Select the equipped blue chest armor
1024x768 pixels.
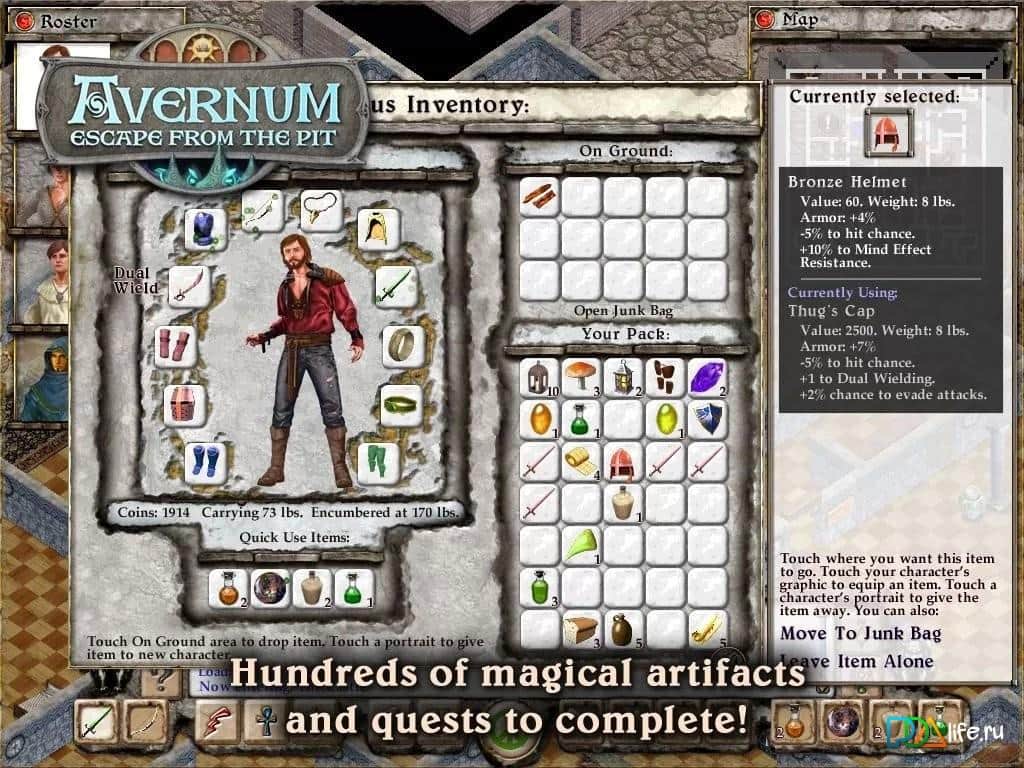click(x=206, y=229)
